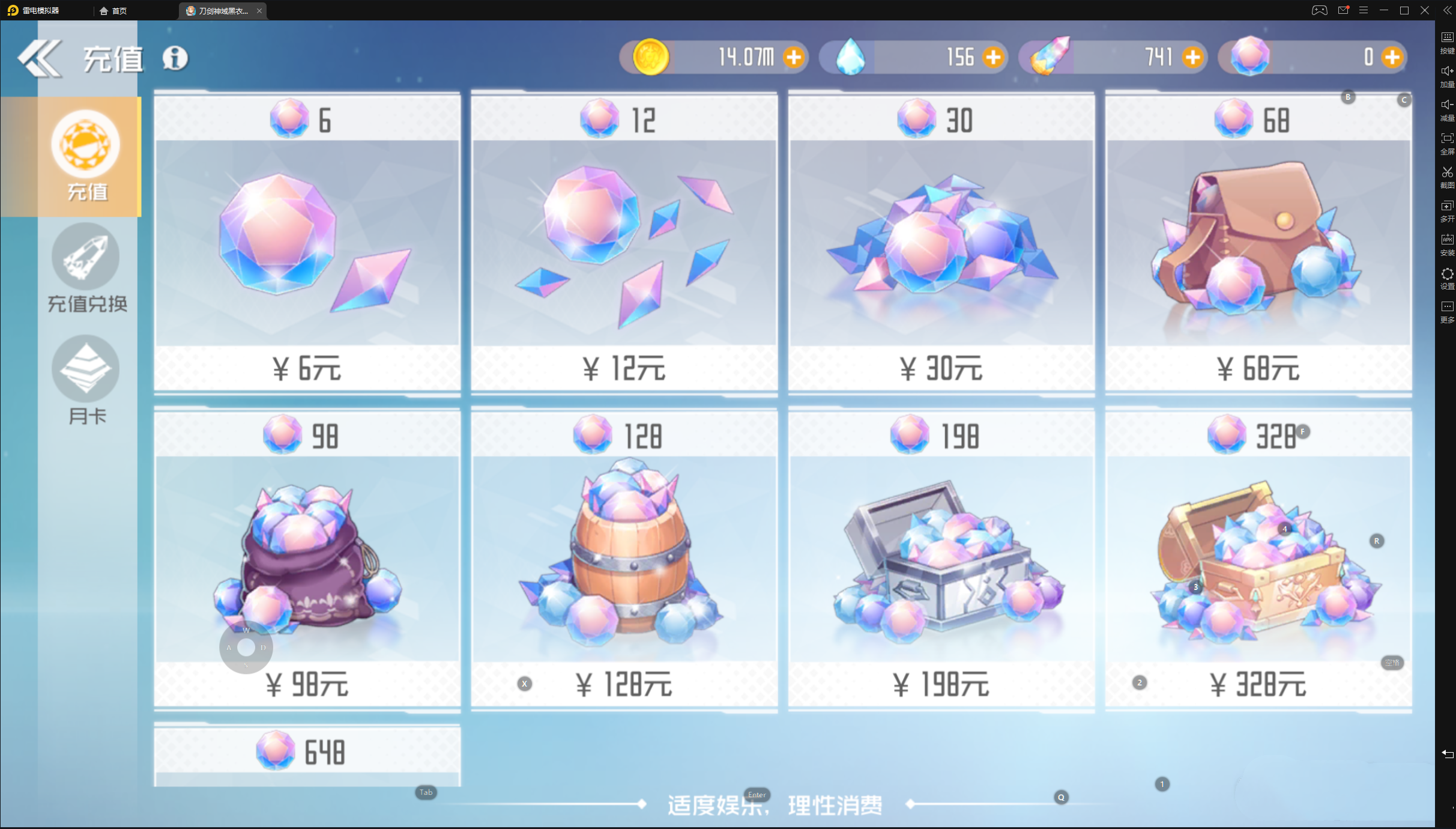This screenshot has width=1456, height=829.
Task: Select the 刀剑神域黑衣 game tab
Action: coord(222,10)
